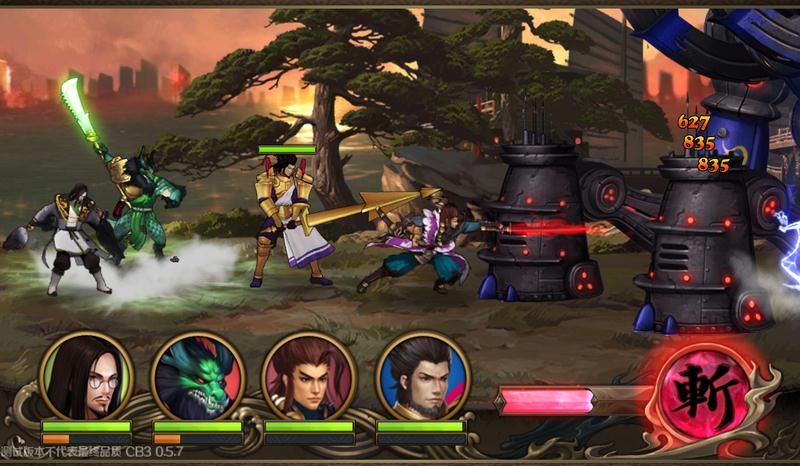Choose the green dragon beast hero portrait
This screenshot has height=466, width=800.
click(x=198, y=376)
